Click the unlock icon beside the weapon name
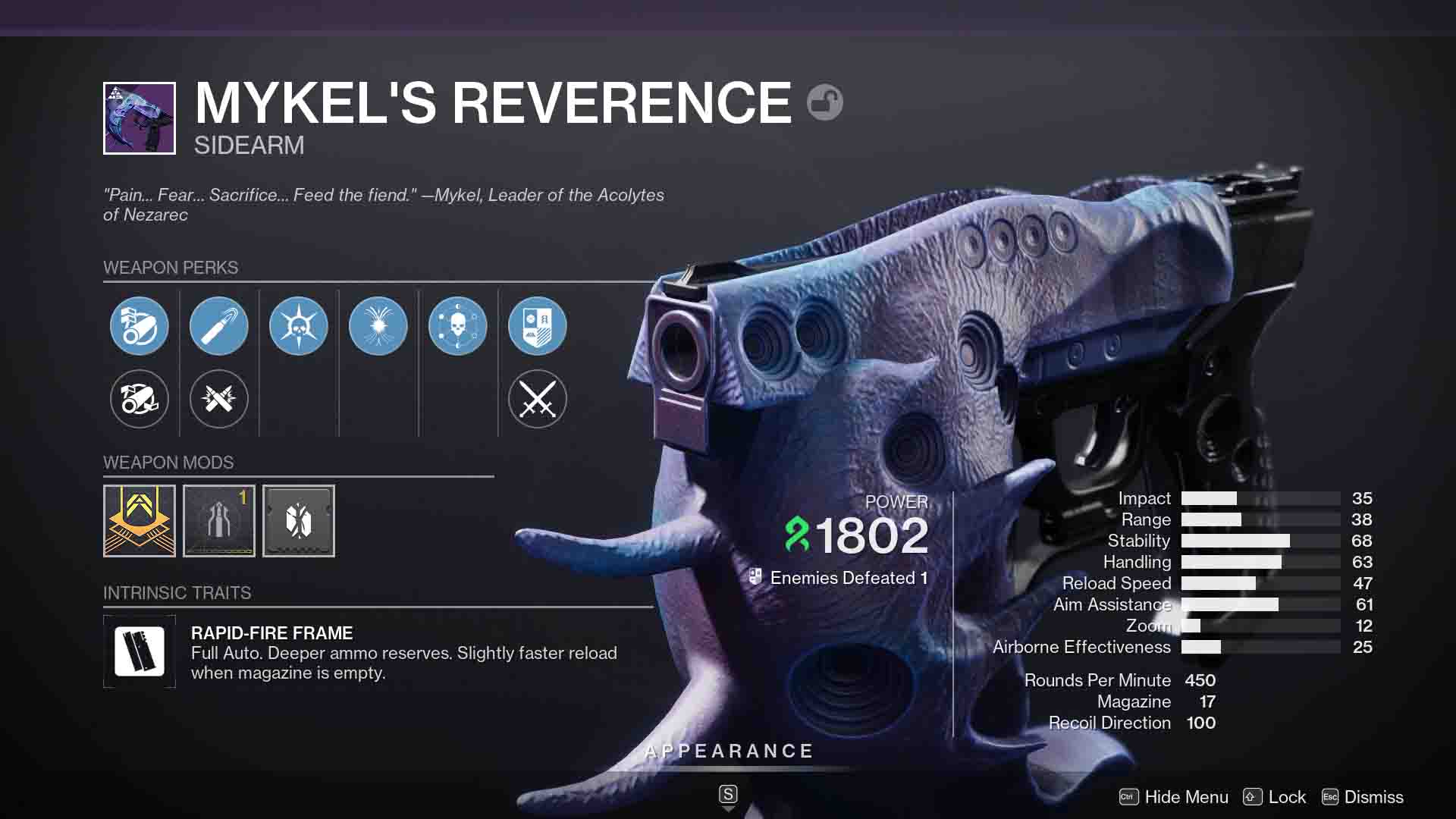The height and width of the screenshot is (819, 1456). point(824,102)
